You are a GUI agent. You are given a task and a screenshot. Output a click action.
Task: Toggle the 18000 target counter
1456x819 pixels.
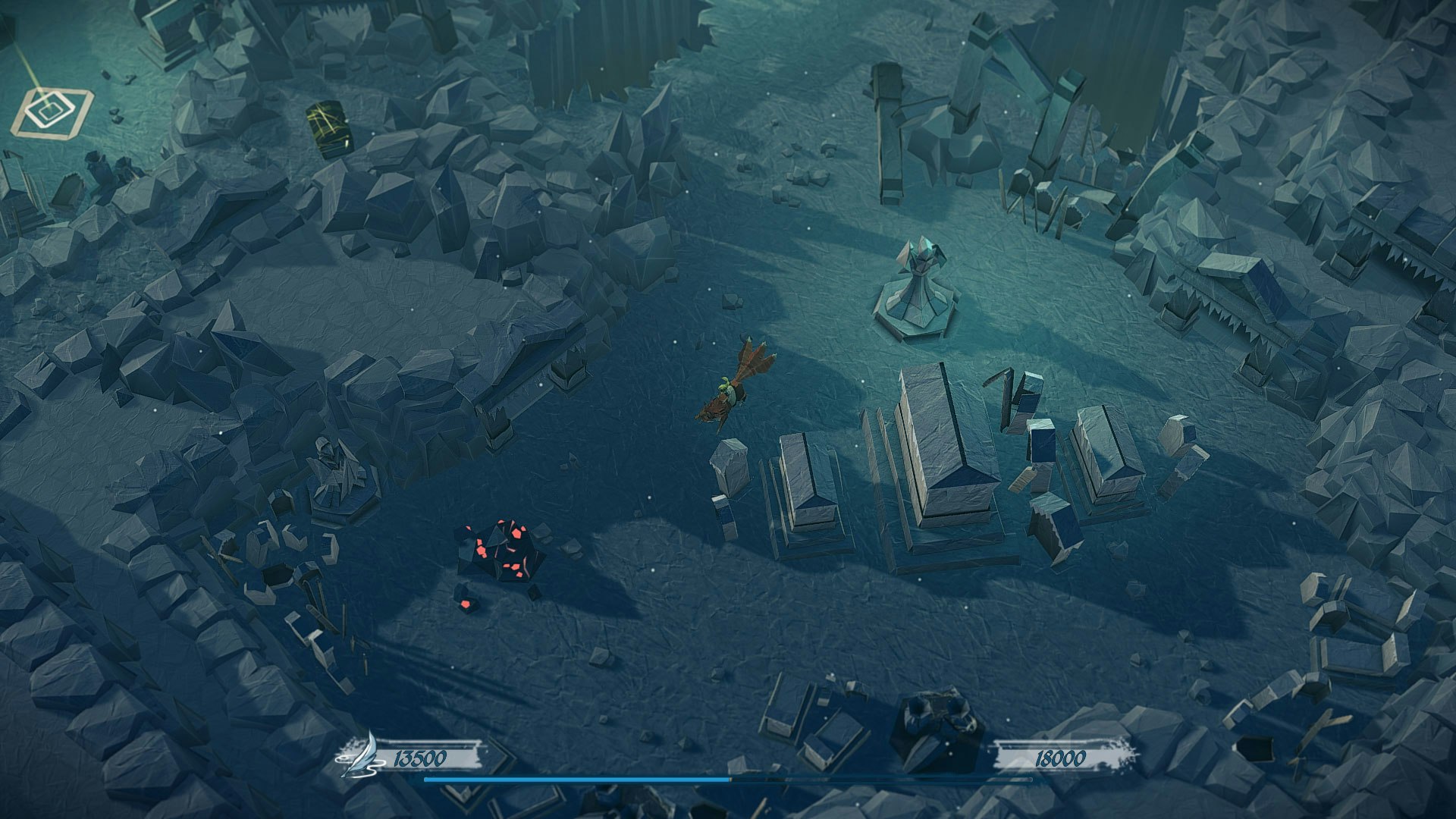click(1060, 755)
